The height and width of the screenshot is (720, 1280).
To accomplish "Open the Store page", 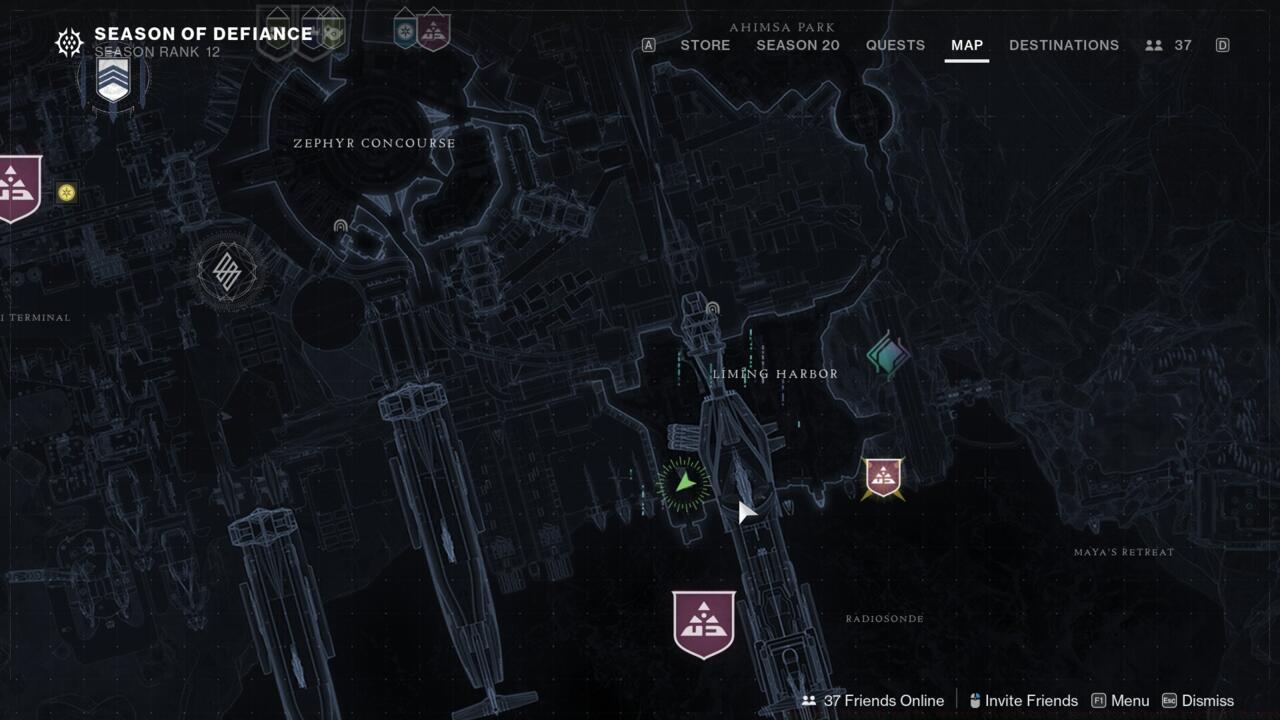I will 705,45.
